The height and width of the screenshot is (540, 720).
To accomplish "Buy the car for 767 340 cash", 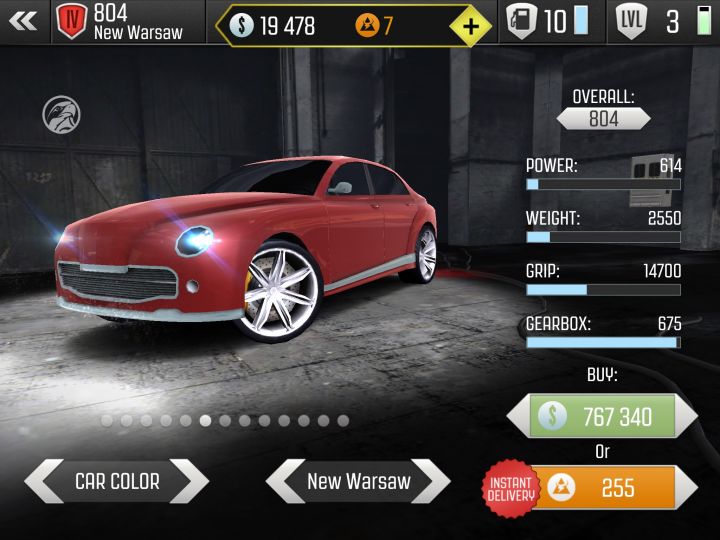I will (601, 416).
